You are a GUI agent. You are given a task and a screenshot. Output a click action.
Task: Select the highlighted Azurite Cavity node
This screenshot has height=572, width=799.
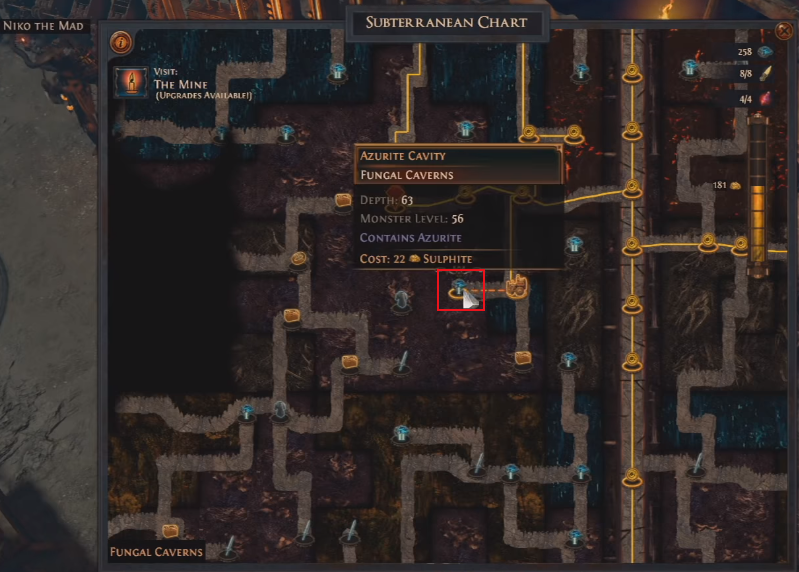pos(460,289)
